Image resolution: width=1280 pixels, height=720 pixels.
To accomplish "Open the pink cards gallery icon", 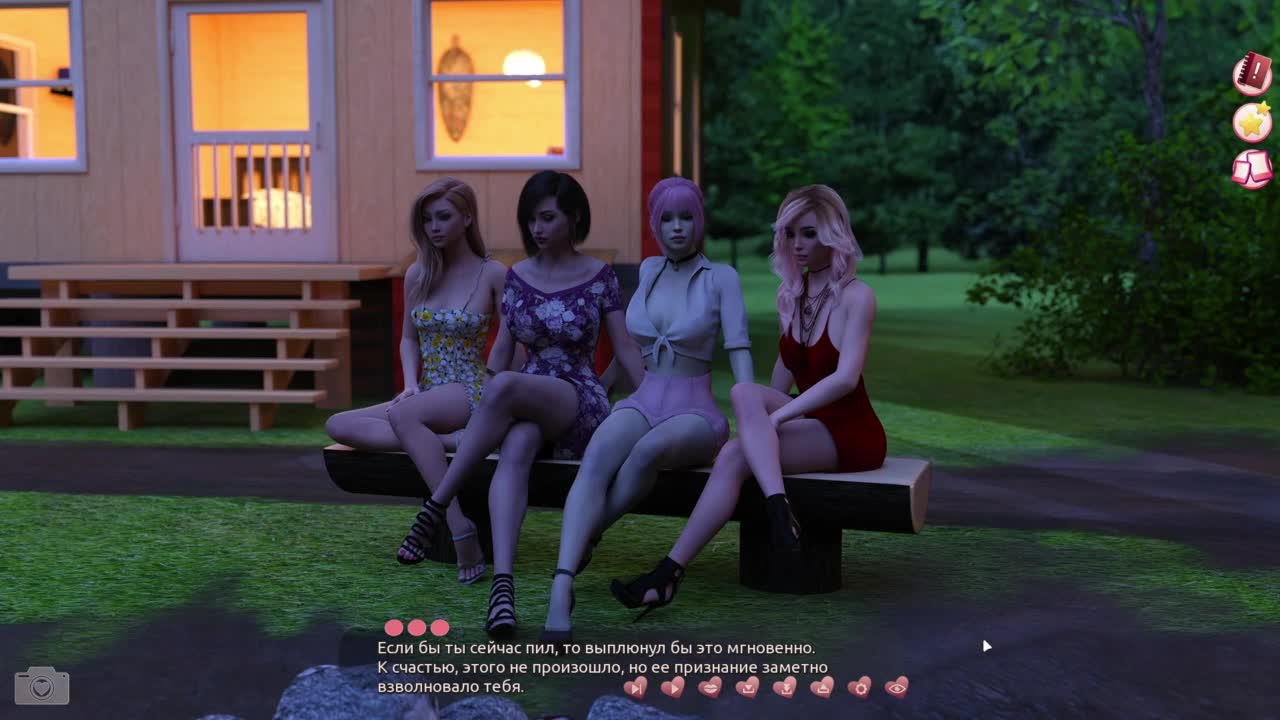I will click(x=1252, y=169).
